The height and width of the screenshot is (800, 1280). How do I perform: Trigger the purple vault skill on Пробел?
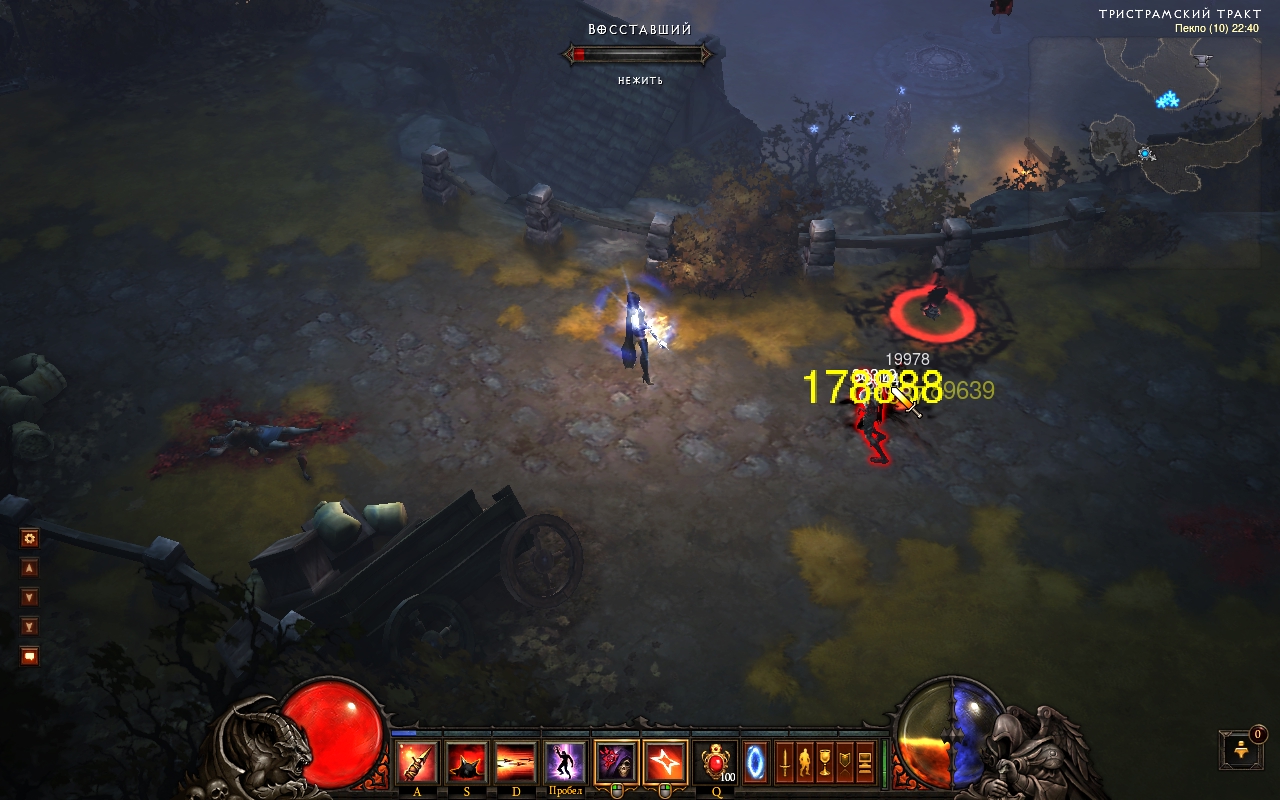565,763
